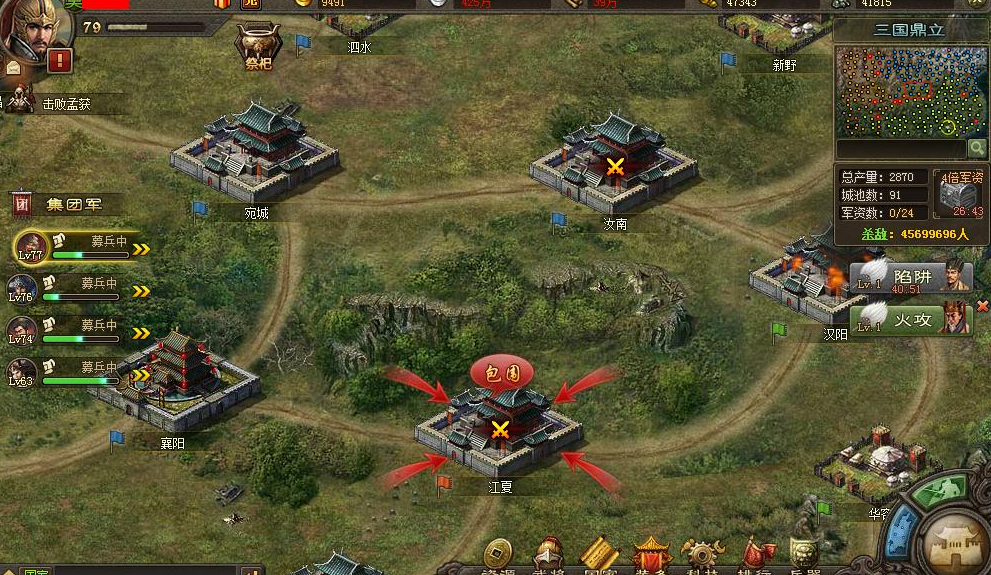Click the minimap city search field

900,148
